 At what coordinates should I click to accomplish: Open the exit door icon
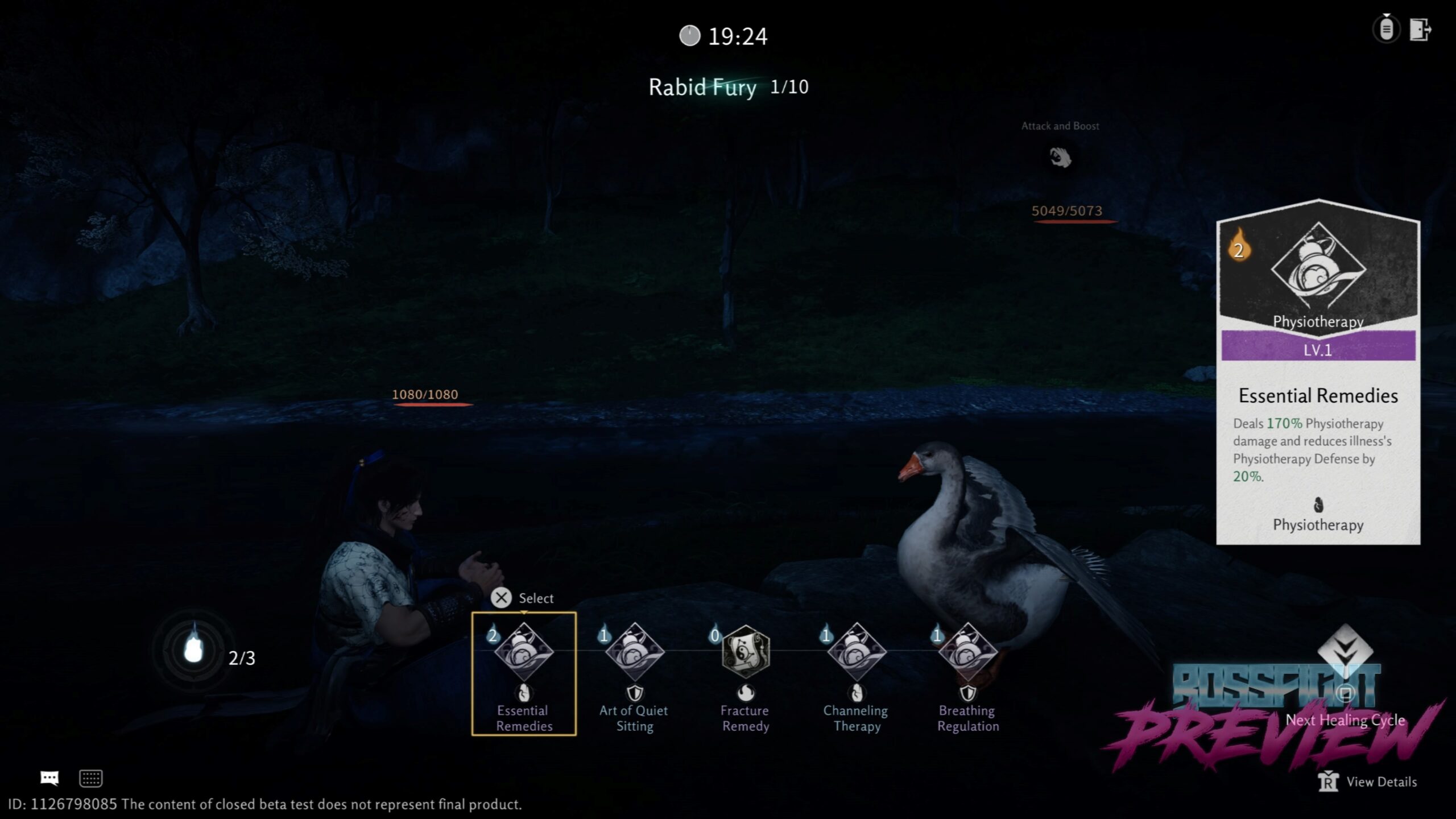click(1420, 29)
